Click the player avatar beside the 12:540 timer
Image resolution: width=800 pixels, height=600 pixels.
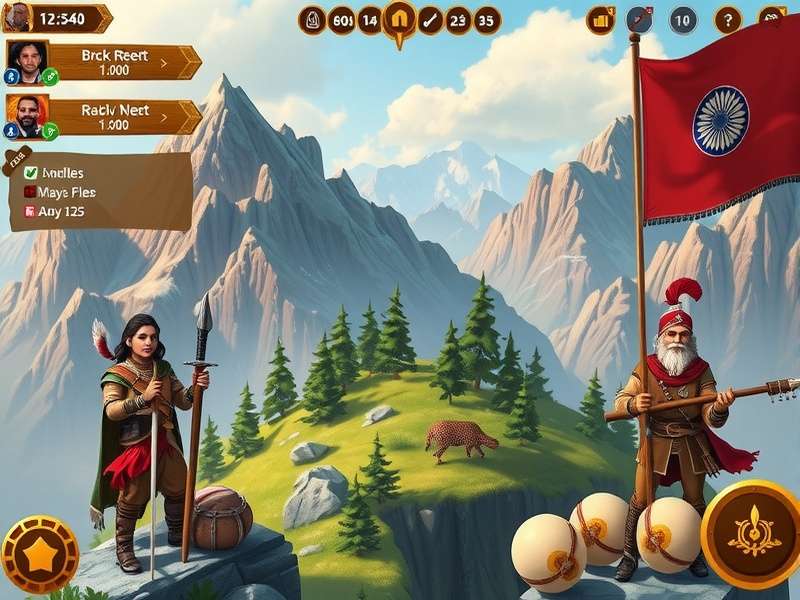[18, 17]
